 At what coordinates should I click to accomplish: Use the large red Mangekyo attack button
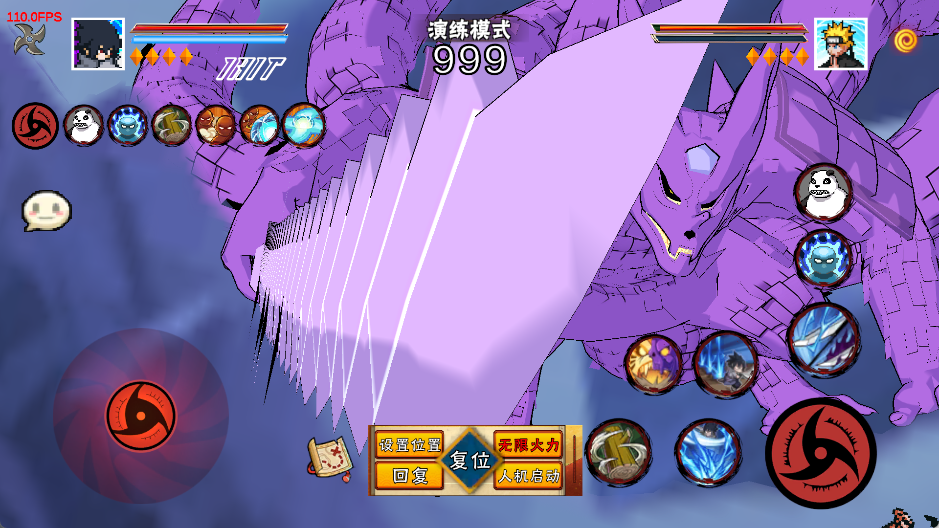point(820,453)
